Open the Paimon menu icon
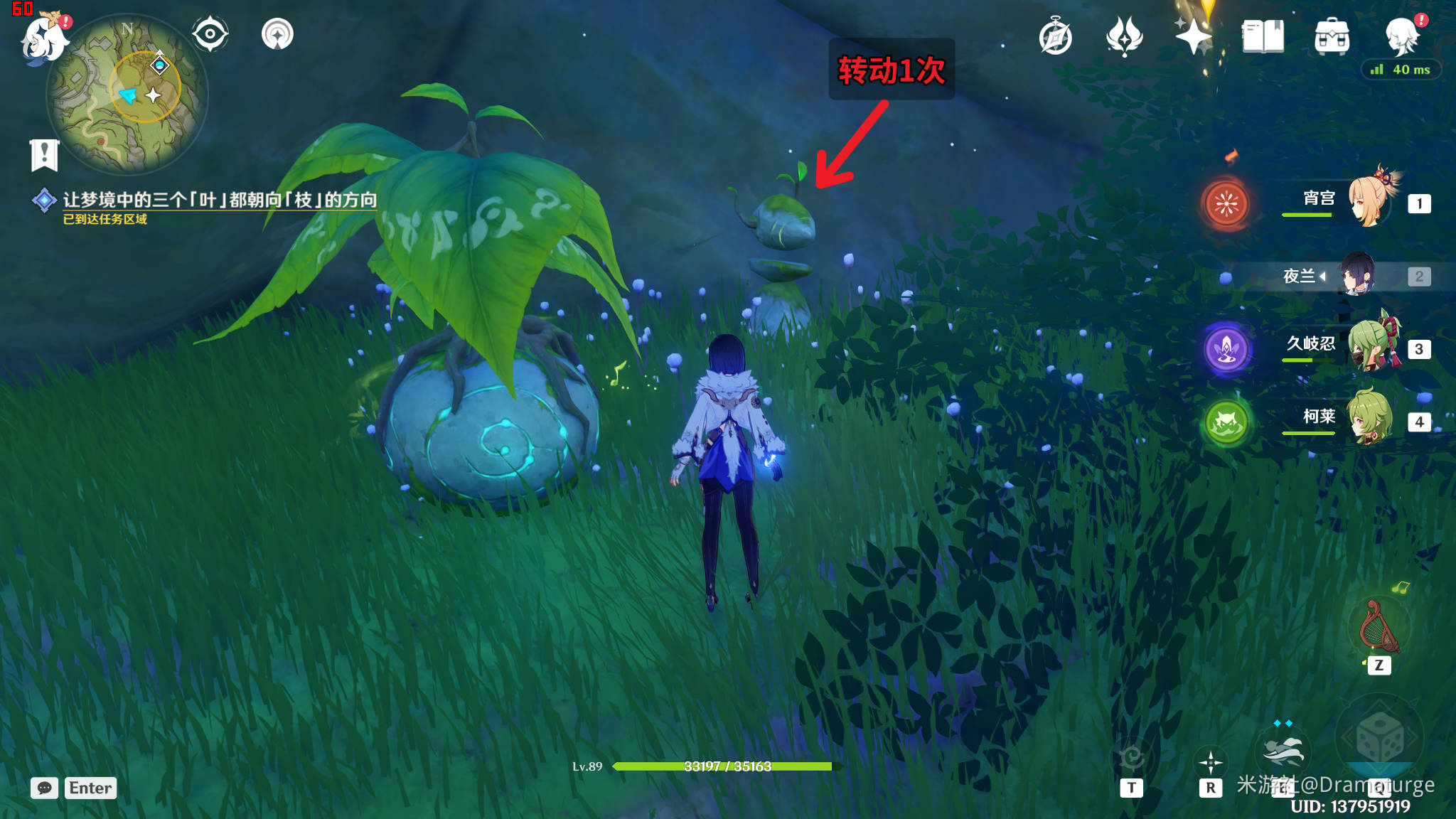The image size is (1456, 819). point(44,37)
